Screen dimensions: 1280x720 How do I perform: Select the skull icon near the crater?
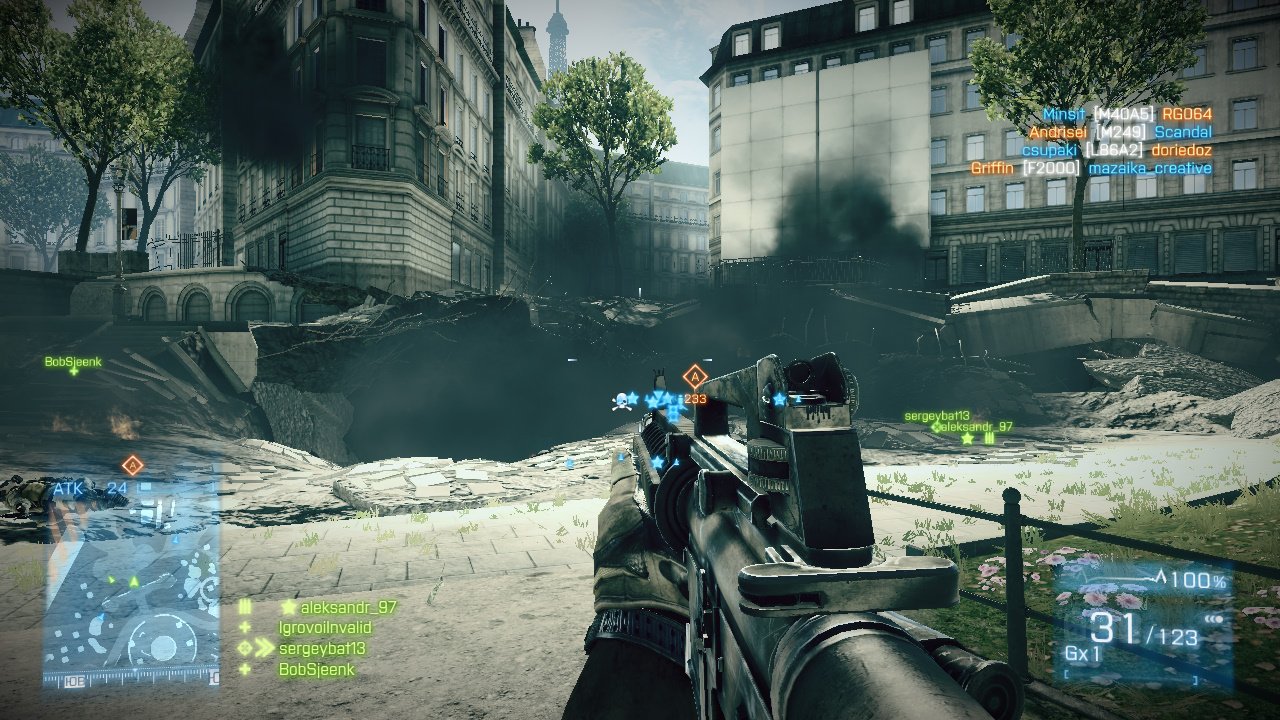click(621, 402)
